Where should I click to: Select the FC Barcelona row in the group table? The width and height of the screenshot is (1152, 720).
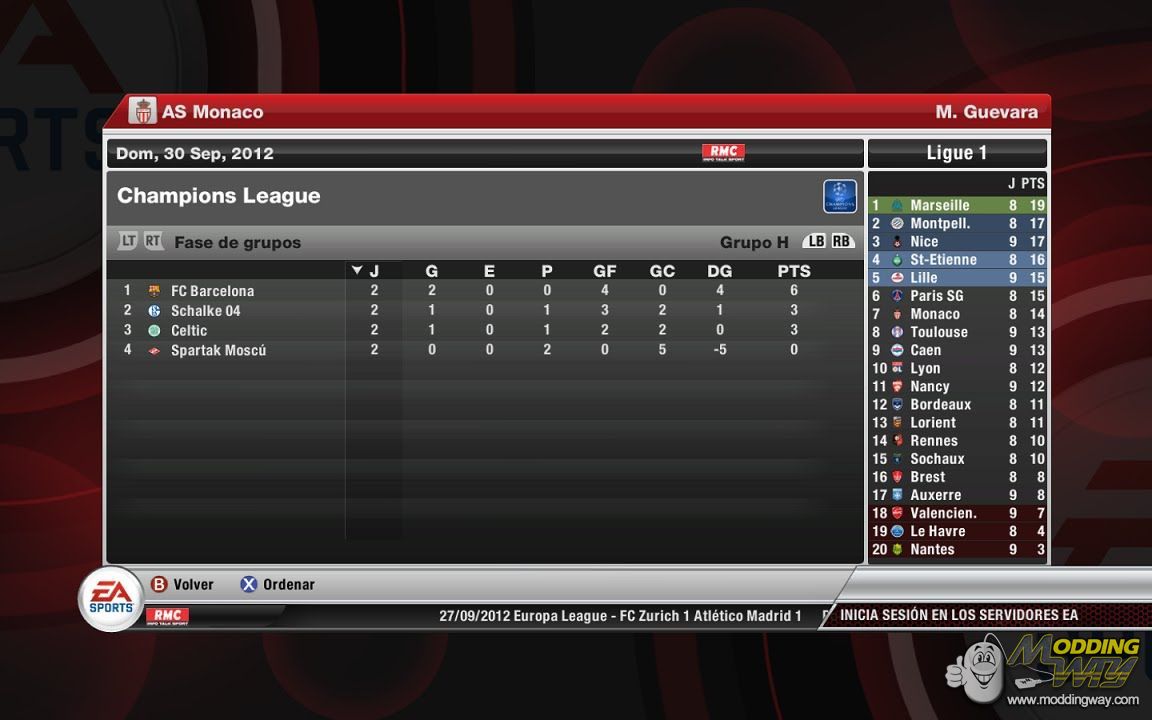point(212,291)
